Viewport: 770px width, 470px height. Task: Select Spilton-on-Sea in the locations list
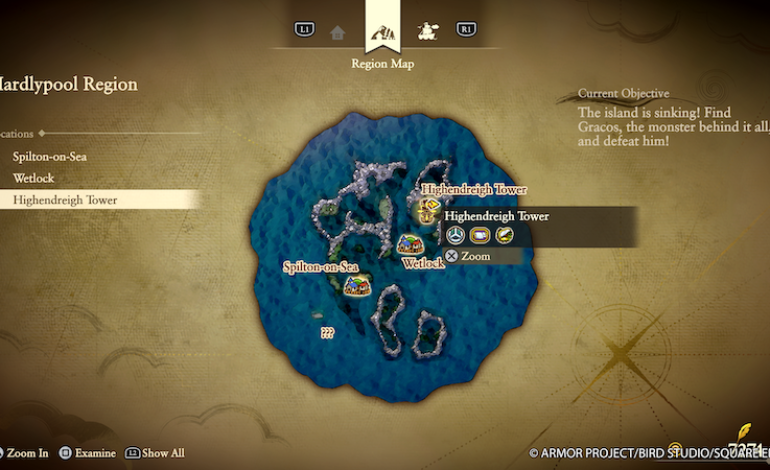pyautogui.click(x=49, y=157)
